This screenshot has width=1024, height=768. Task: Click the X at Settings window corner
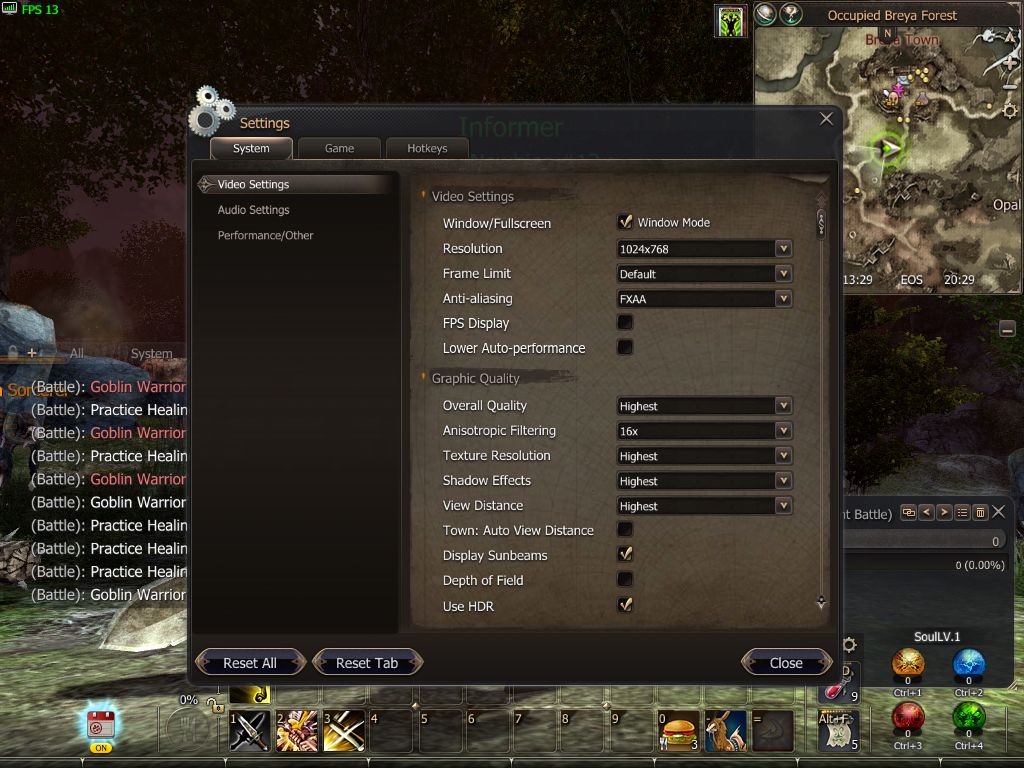(826, 119)
